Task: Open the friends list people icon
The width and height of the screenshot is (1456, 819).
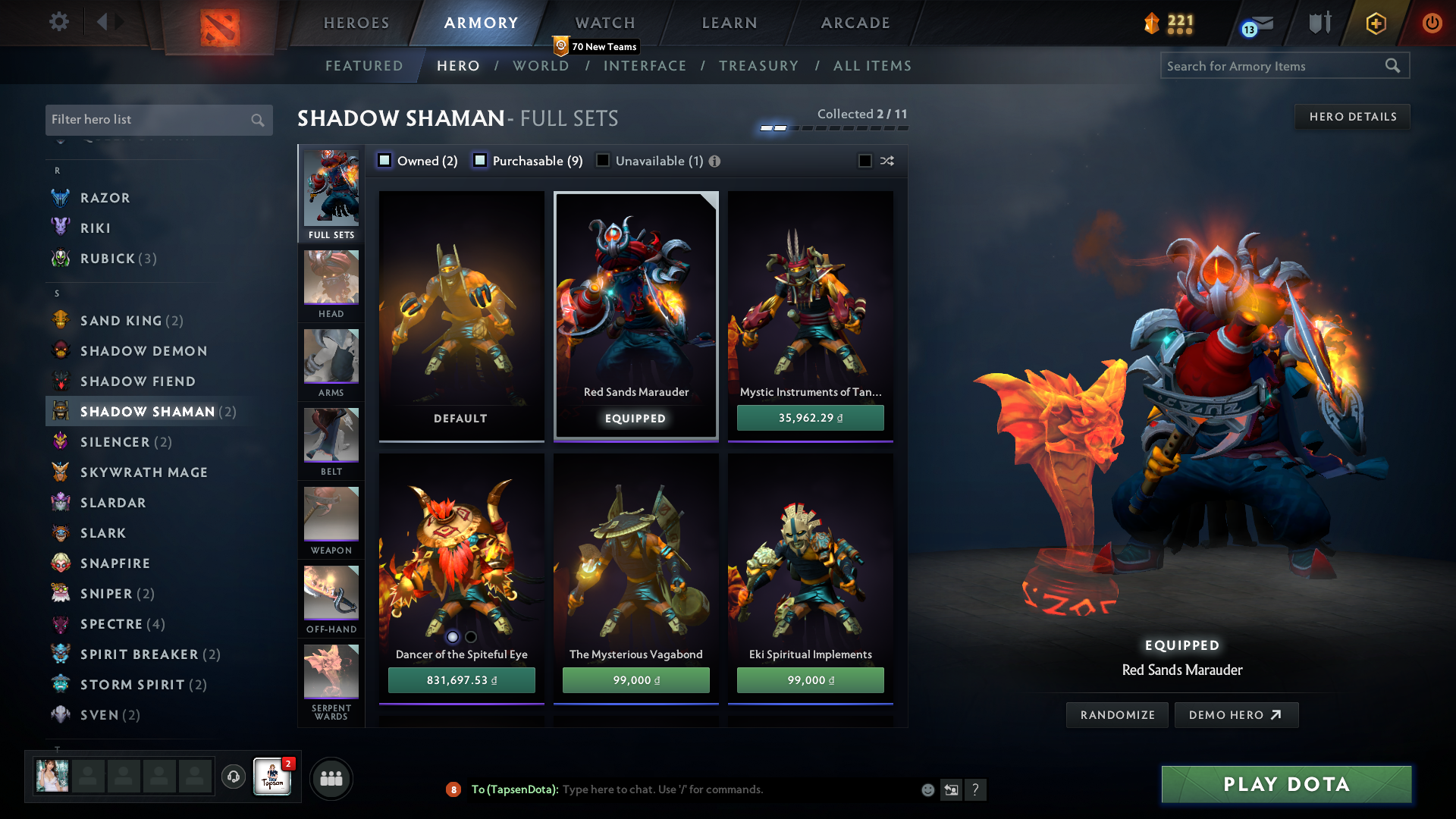Action: point(331,778)
